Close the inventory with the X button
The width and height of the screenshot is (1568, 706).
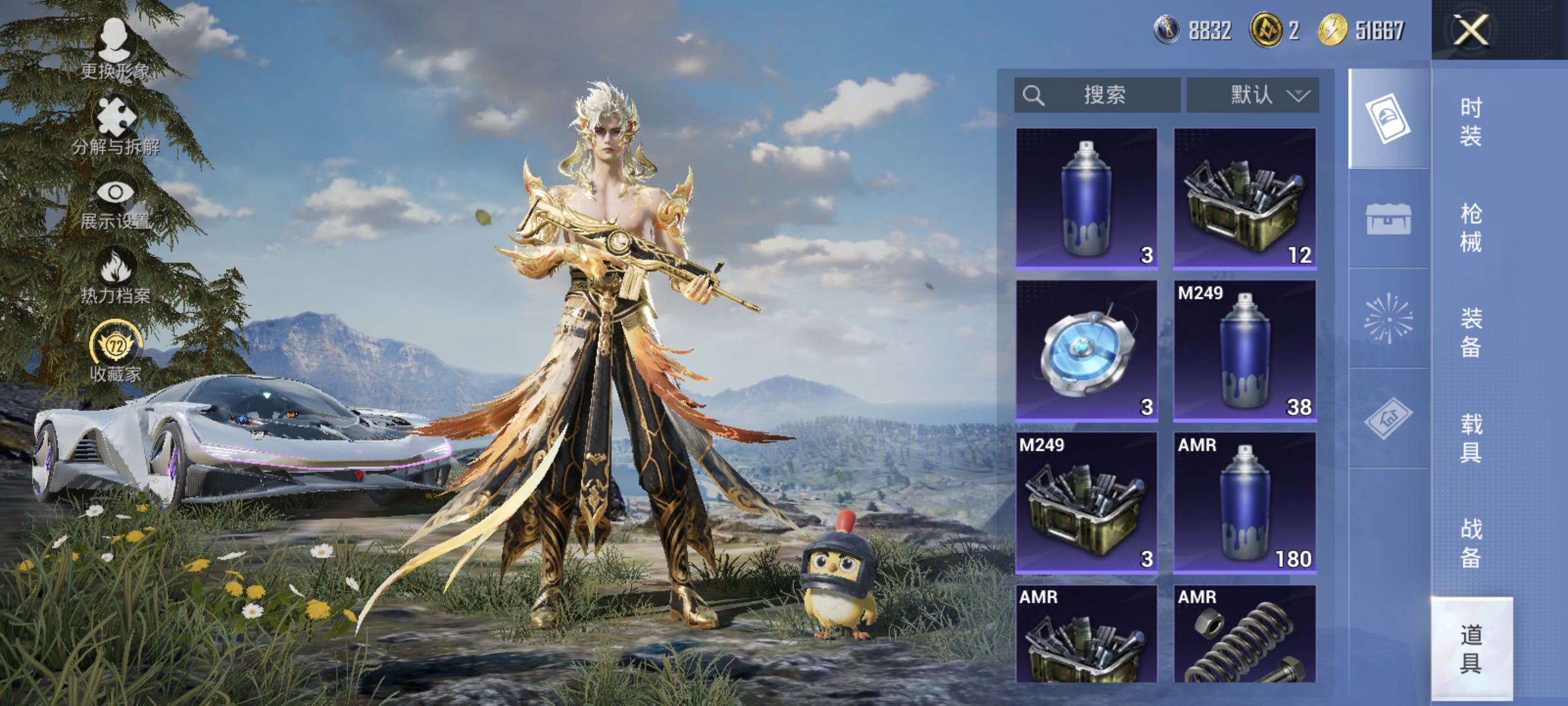1470,30
